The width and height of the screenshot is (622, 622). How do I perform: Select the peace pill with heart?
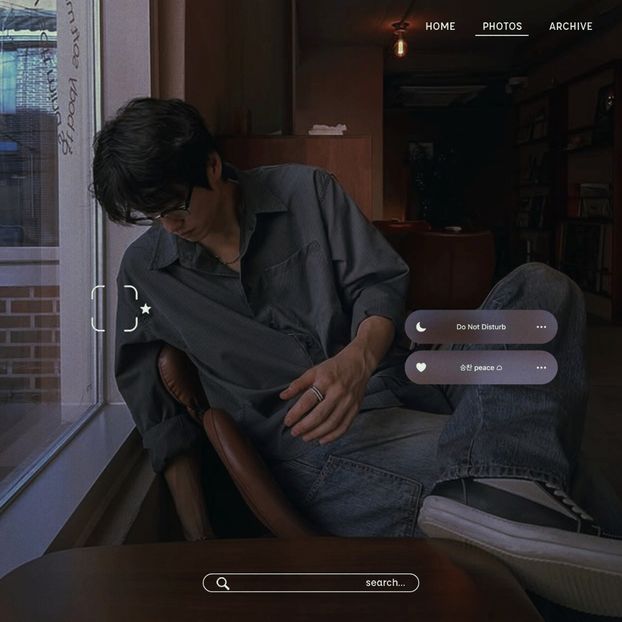pyautogui.click(x=481, y=367)
